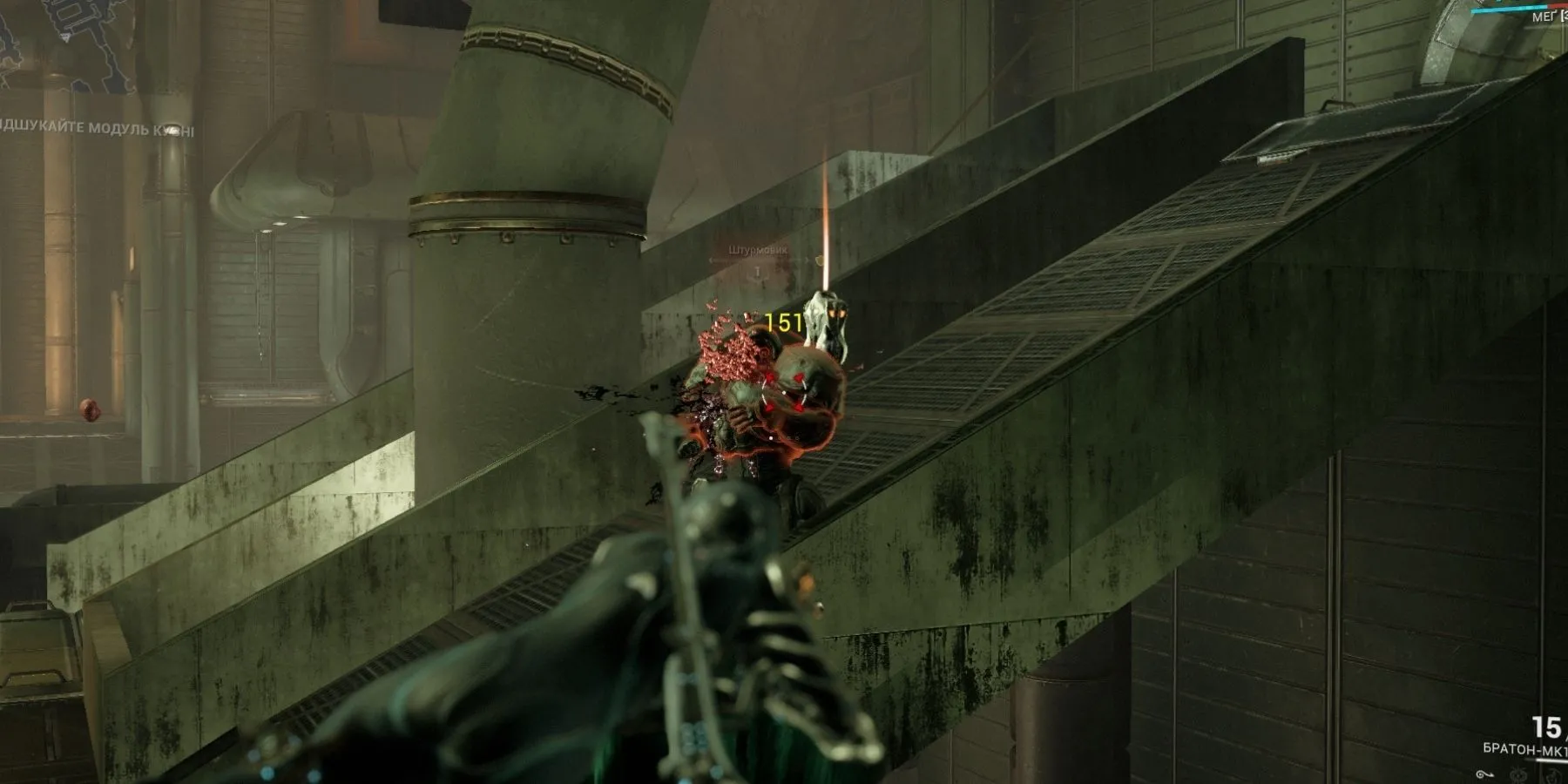
Task: Select the МЕГ name label top-right
Action: click(x=1544, y=17)
